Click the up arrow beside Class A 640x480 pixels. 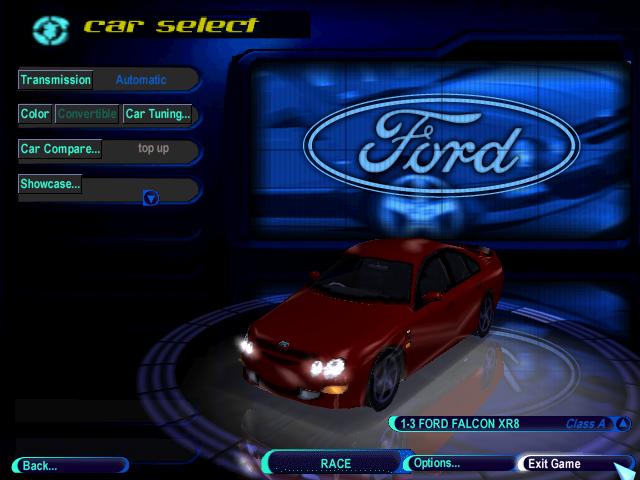coord(622,424)
